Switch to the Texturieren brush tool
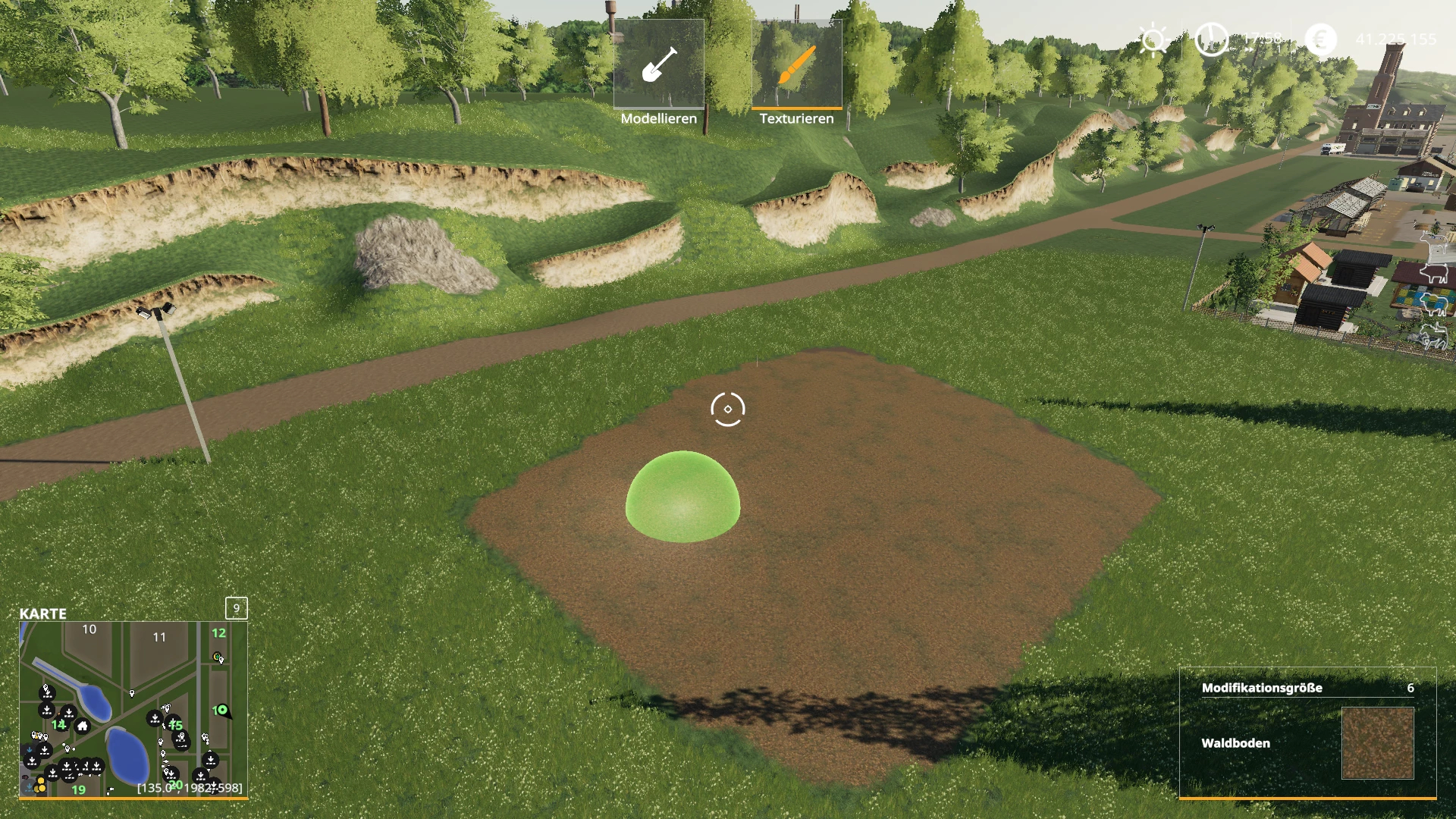Image resolution: width=1456 pixels, height=819 pixels. (796, 64)
